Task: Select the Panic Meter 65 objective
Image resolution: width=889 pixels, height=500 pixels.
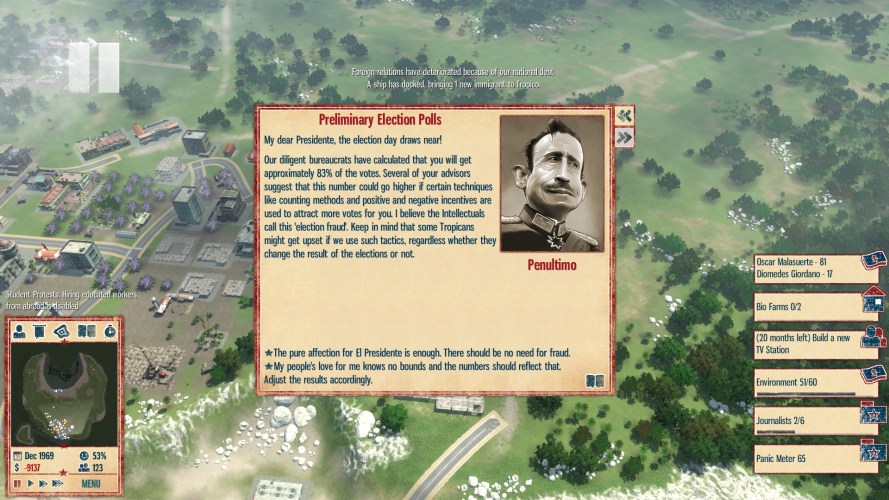Action: point(807,460)
